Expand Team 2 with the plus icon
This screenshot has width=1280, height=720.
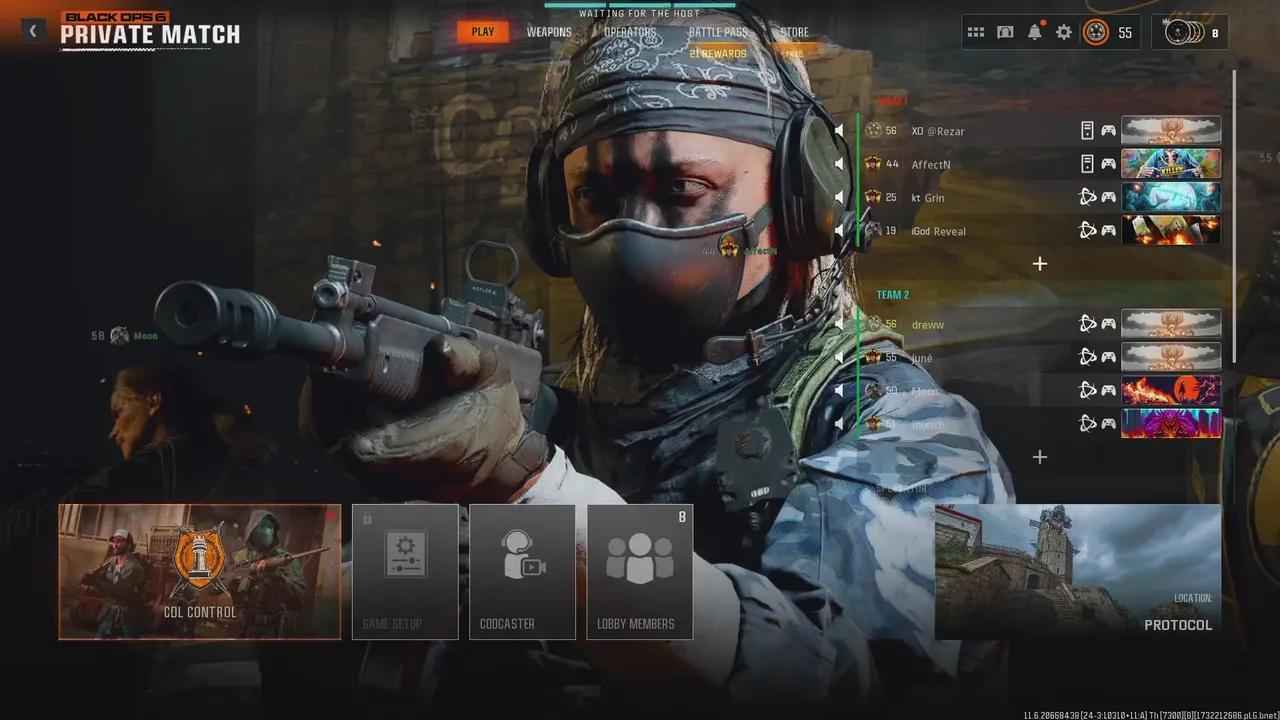pyautogui.click(x=1039, y=457)
